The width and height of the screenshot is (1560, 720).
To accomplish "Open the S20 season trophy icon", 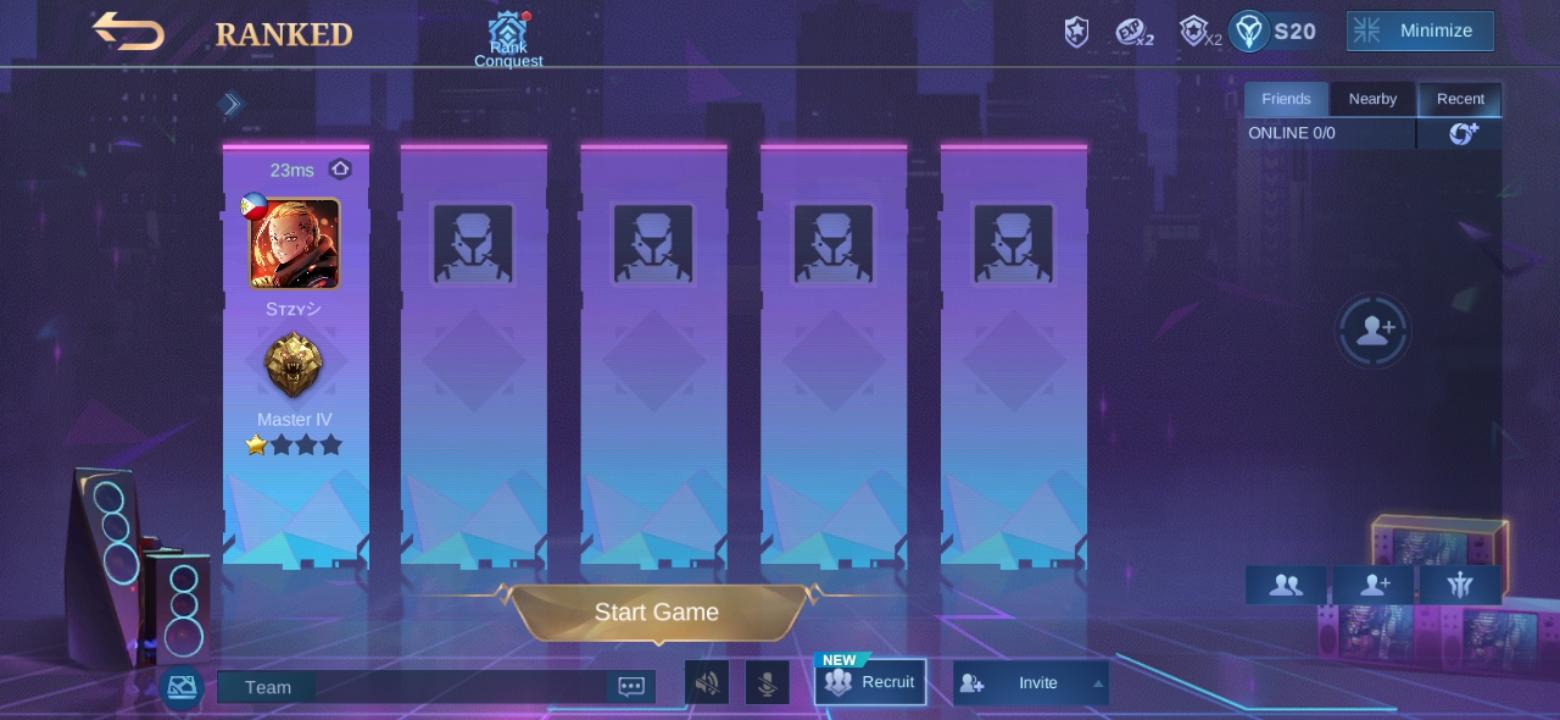I will 1246,31.
